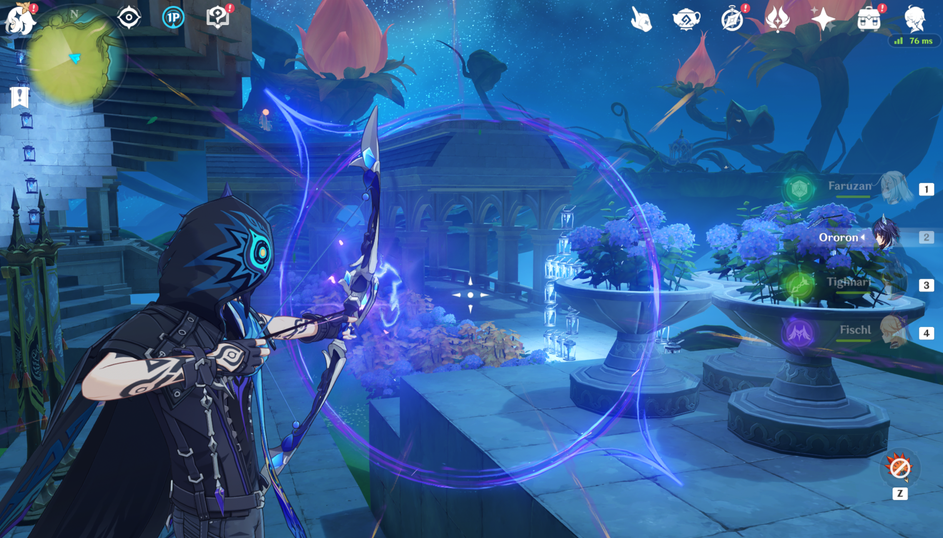
Task: Switch to party member Faruzan
Action: pos(893,188)
